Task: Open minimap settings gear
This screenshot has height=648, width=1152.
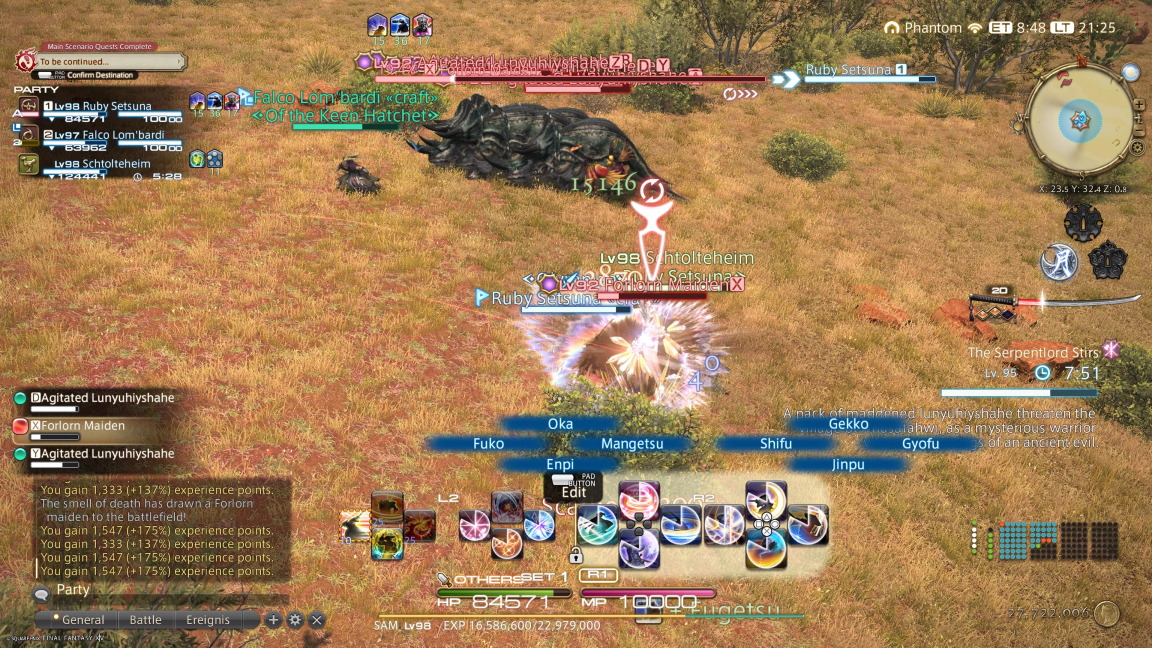Action: [x=1137, y=147]
